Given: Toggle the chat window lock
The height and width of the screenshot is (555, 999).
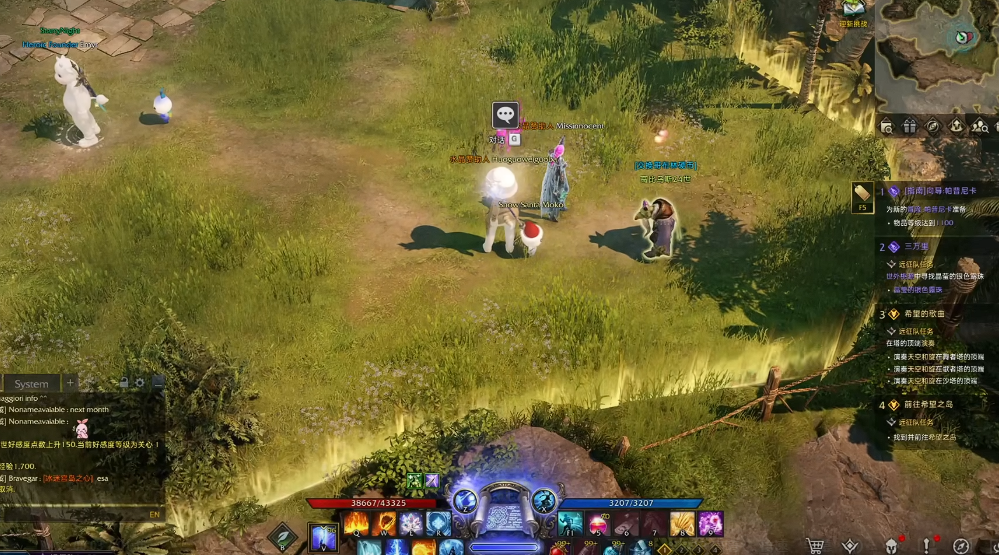Looking at the screenshot, I should pos(123,383).
